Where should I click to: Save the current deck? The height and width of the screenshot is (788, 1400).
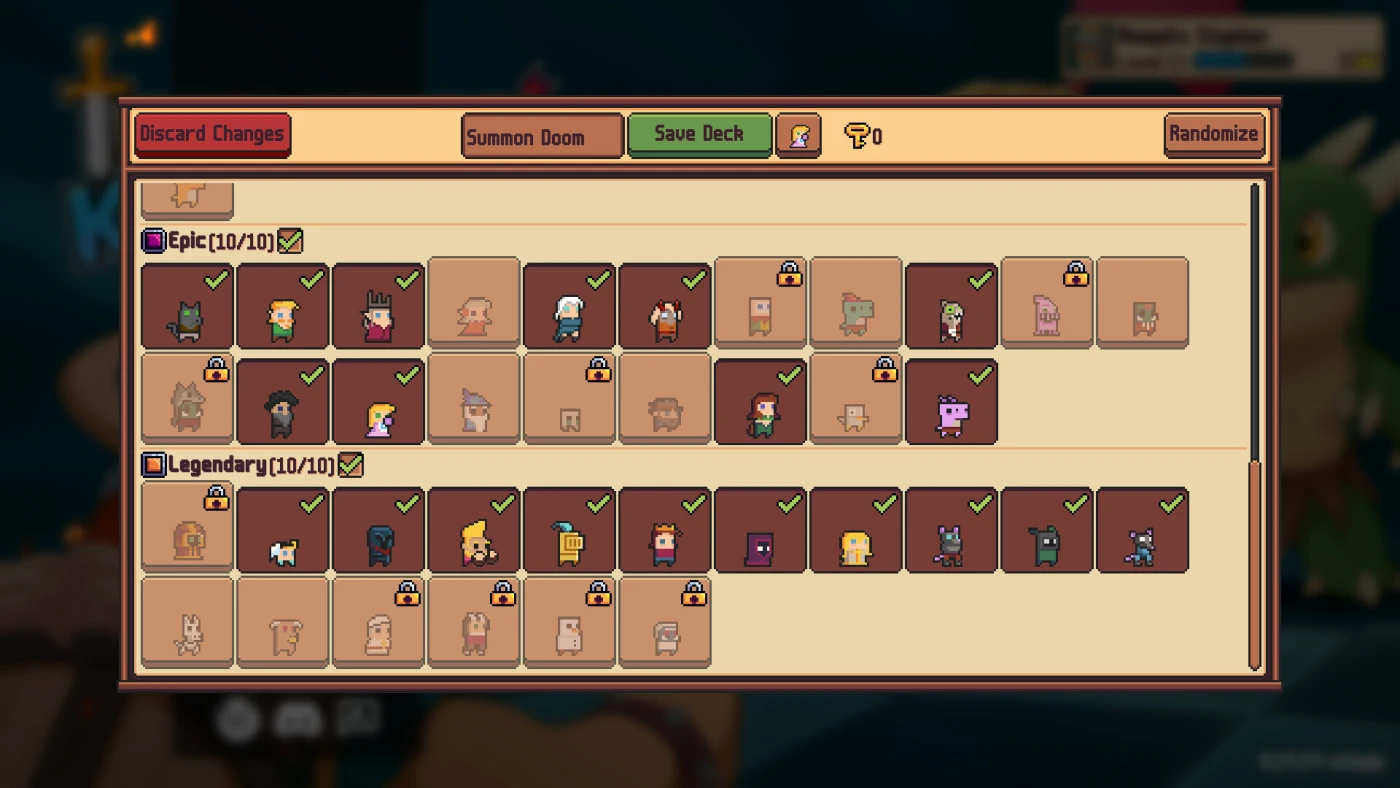(x=699, y=134)
